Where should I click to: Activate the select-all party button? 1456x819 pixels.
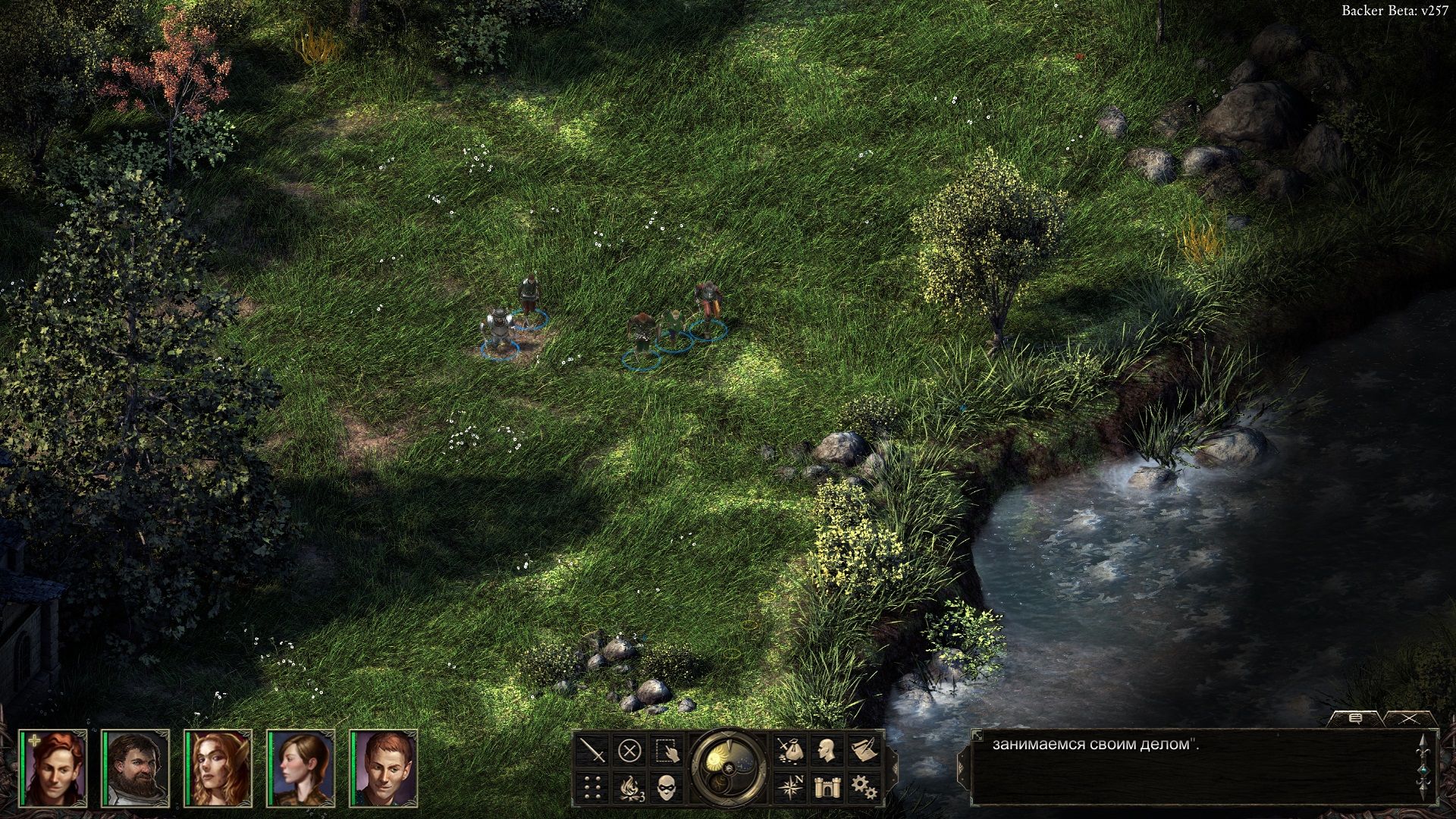point(666,752)
